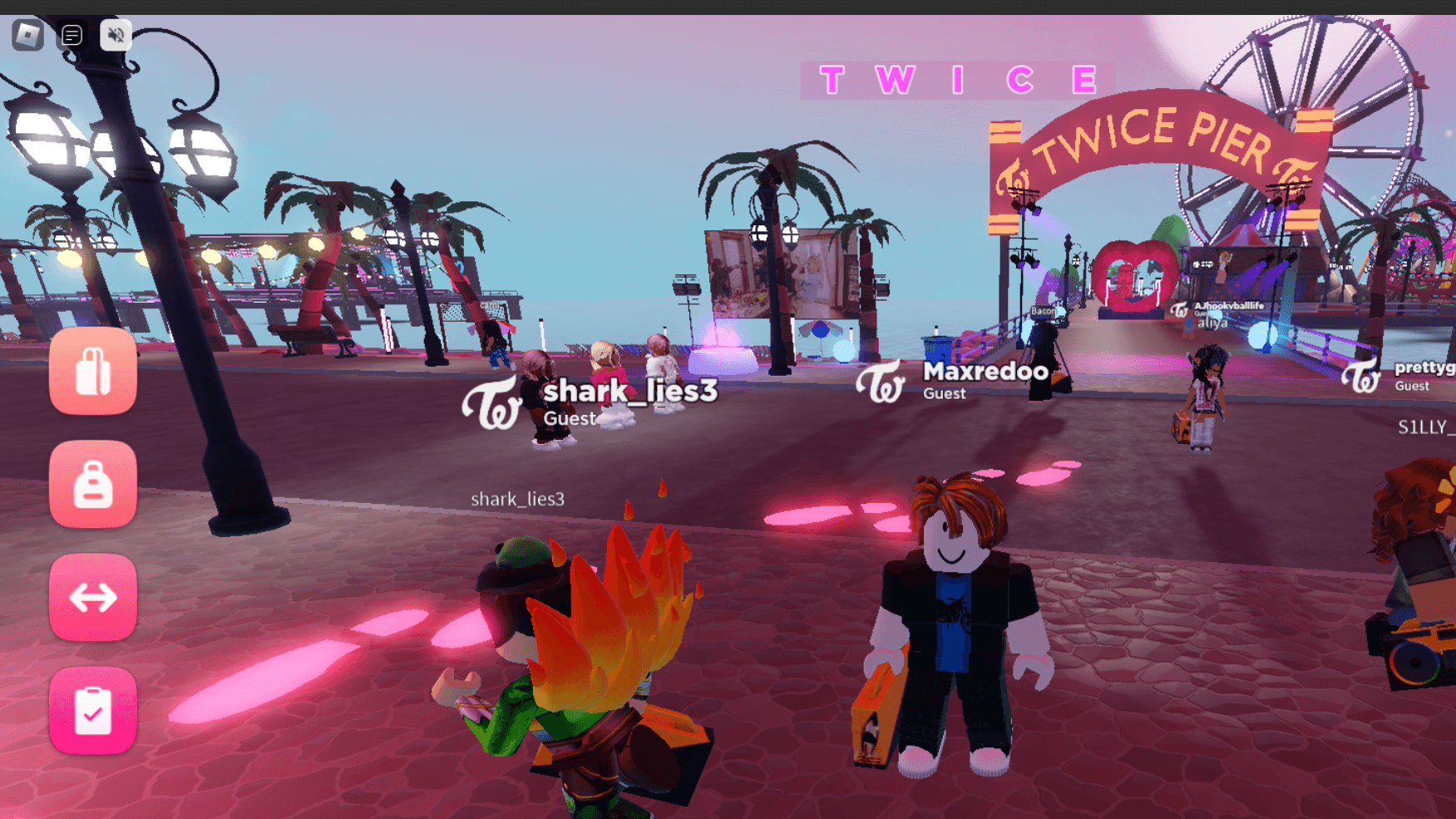Click the glowing TWICE banner text

[x=952, y=80]
